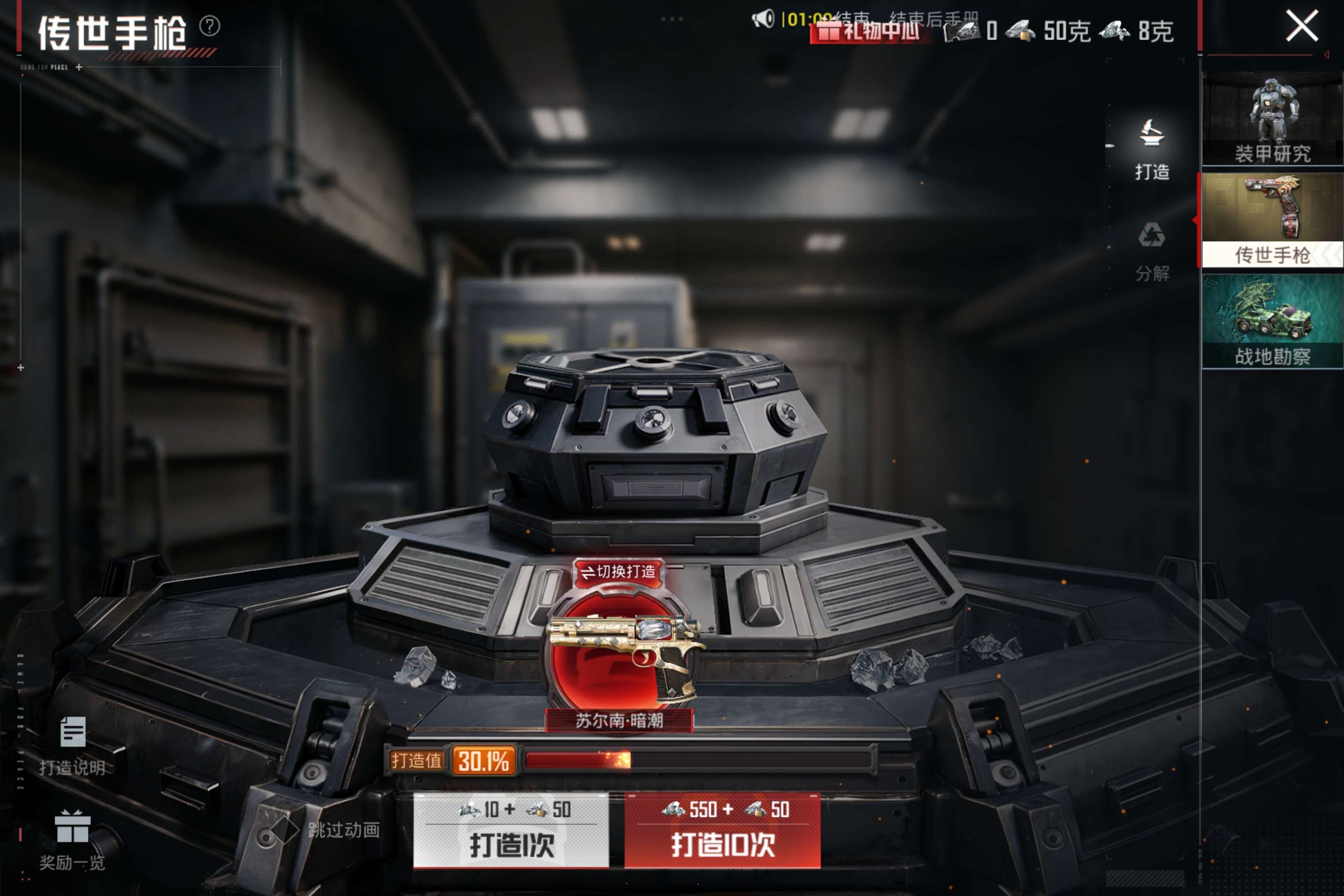Screen dimensions: 1344x896
Task: Click the 切换打造 switch button
Action: click(x=619, y=571)
